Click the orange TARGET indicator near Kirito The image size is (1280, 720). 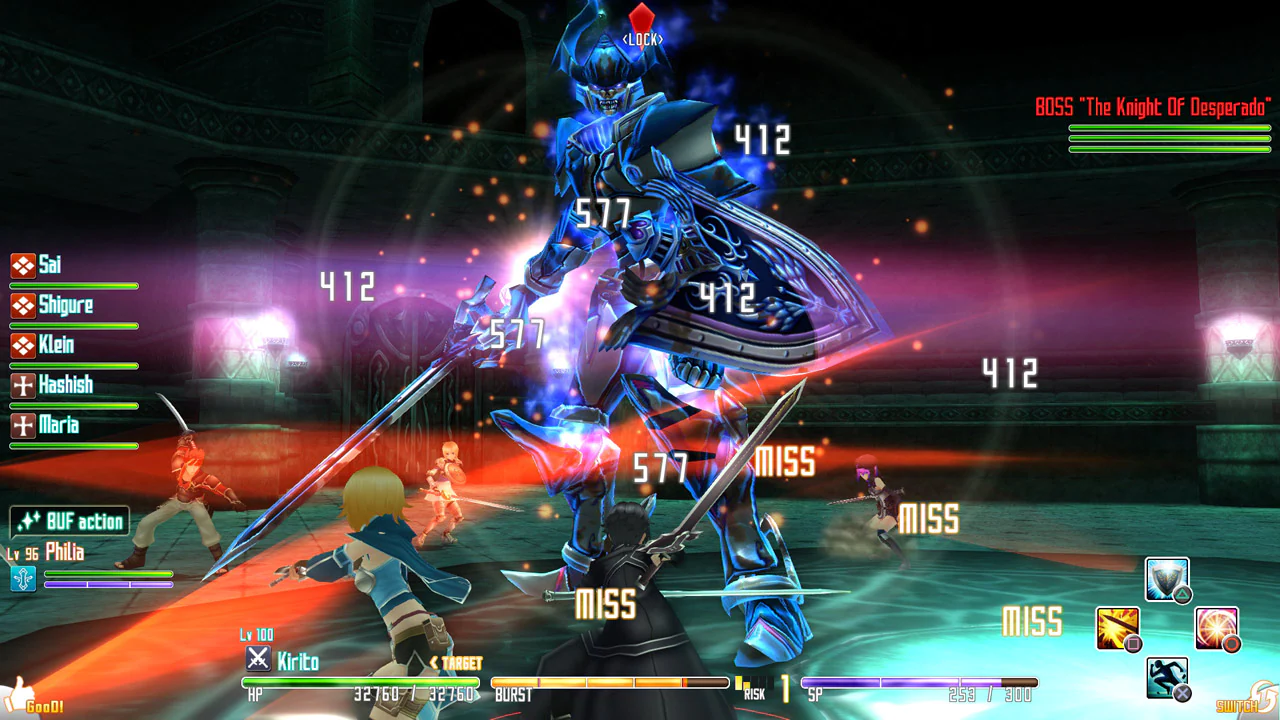457,662
